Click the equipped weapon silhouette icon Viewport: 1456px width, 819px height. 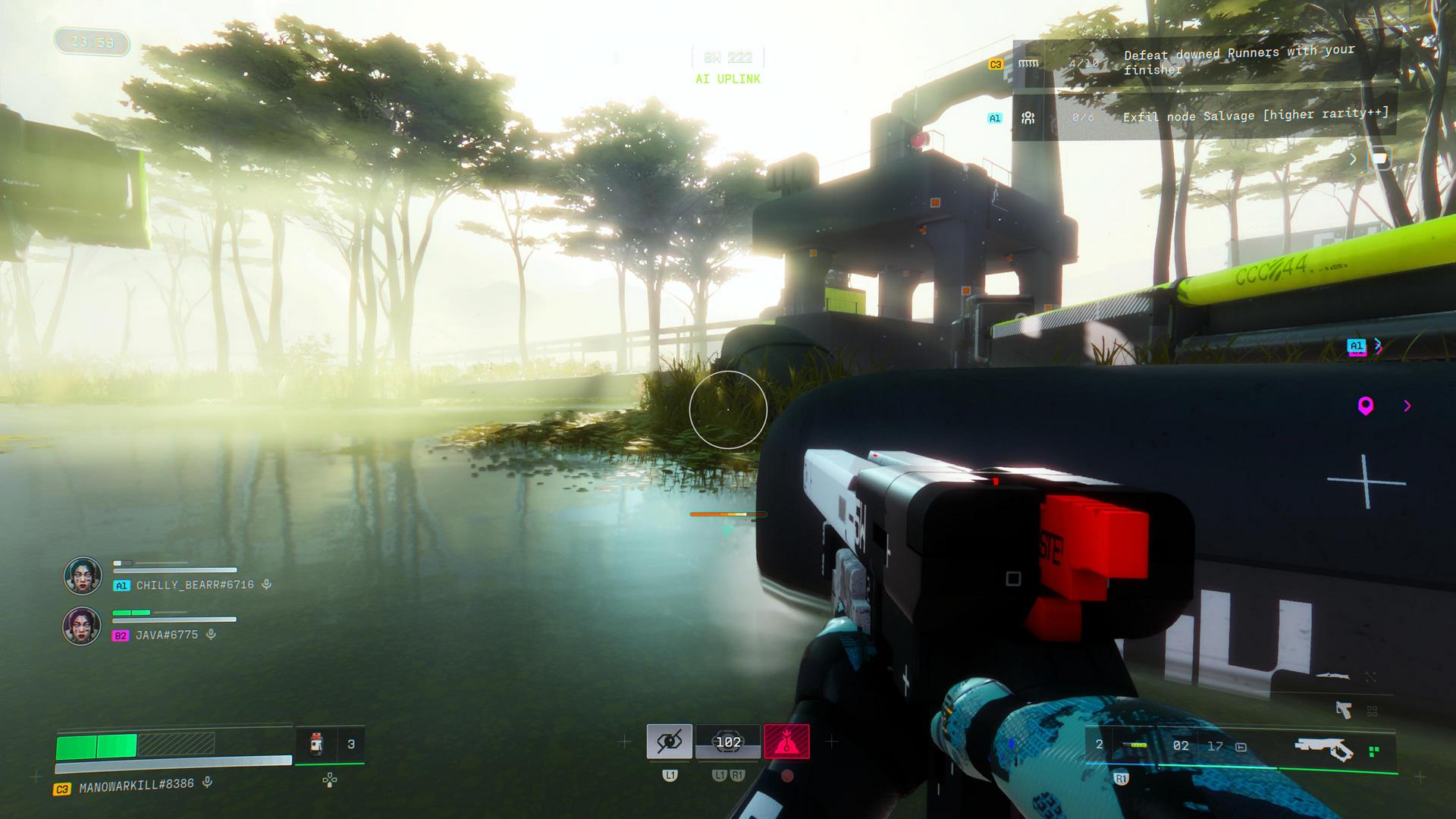[1324, 748]
